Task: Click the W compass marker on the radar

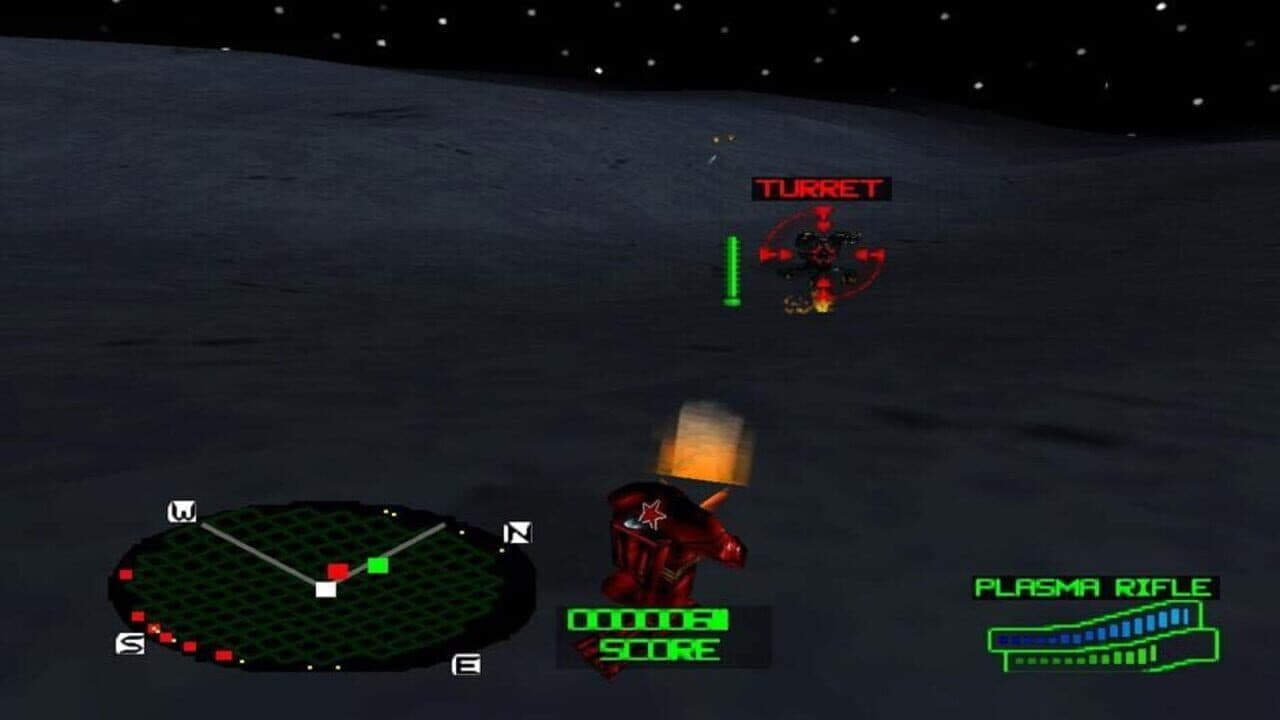Action: (x=182, y=510)
